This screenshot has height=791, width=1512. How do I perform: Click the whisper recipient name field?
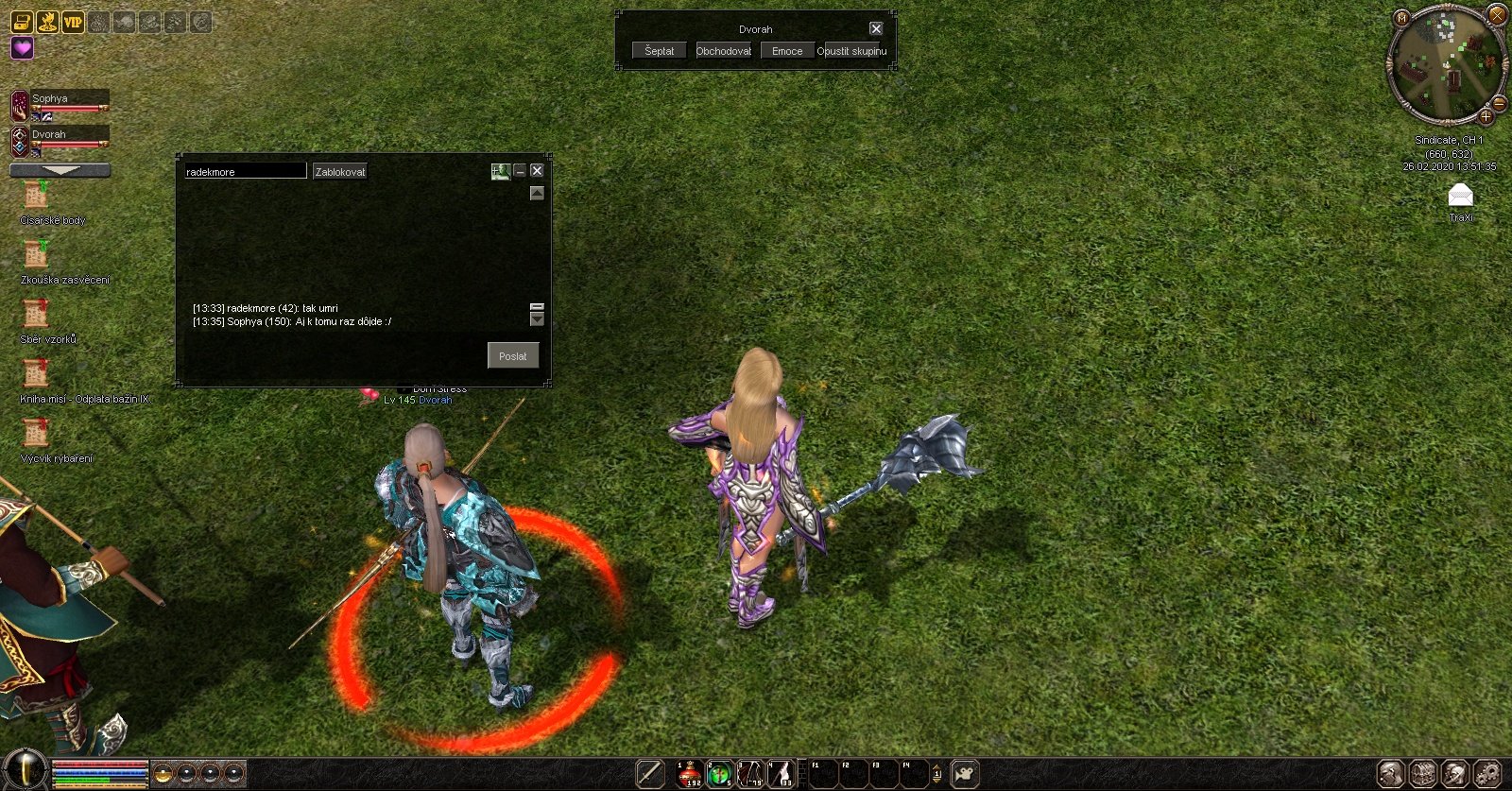[245, 171]
